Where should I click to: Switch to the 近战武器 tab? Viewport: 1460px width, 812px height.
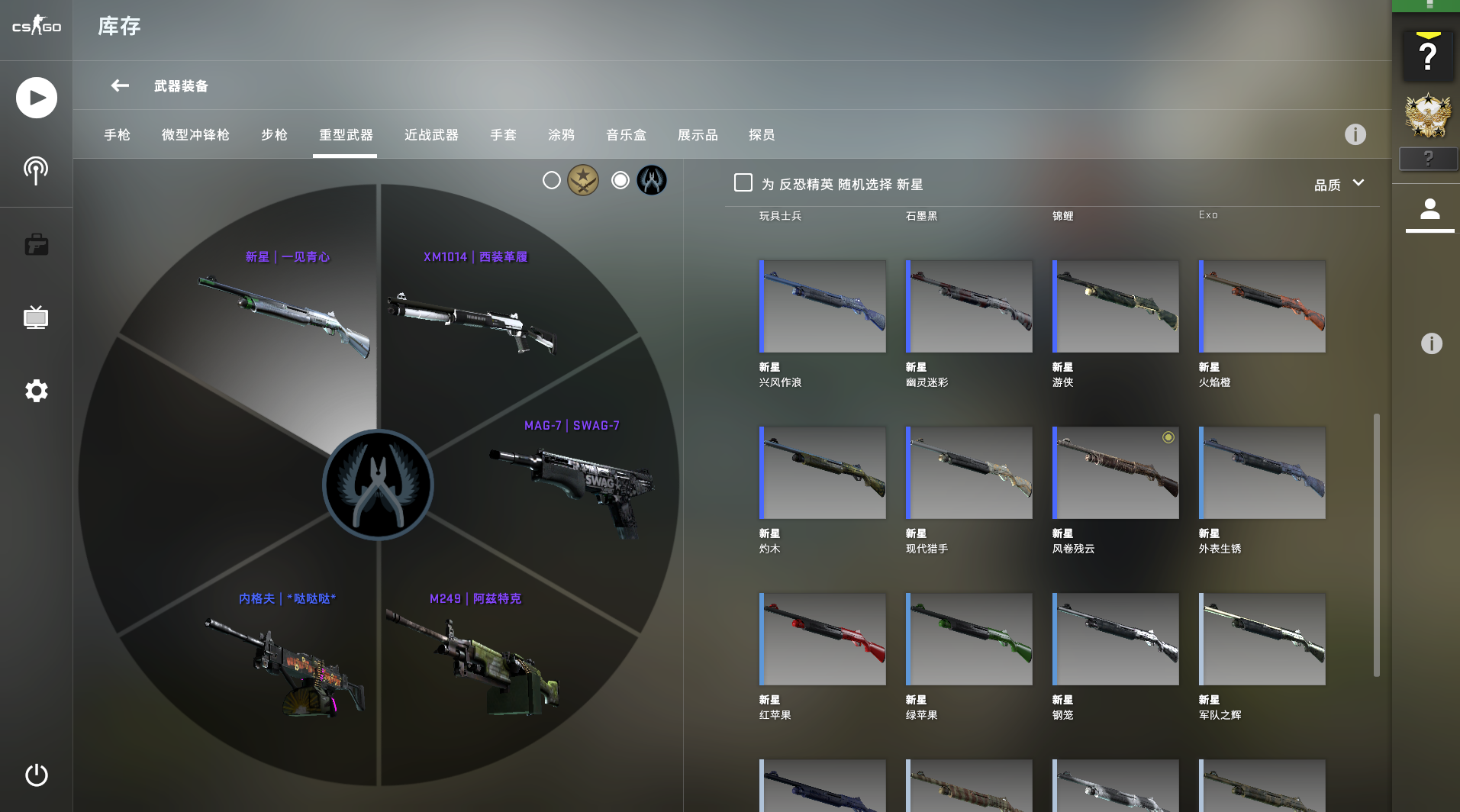click(x=431, y=135)
